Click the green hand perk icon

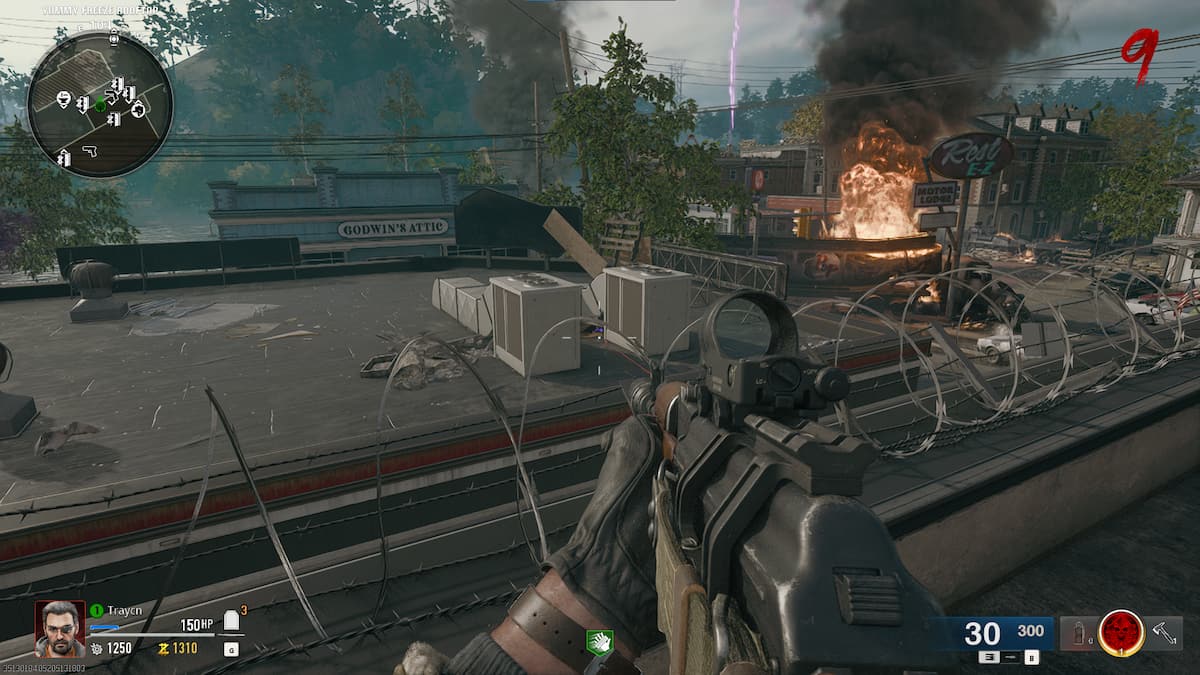tap(600, 643)
